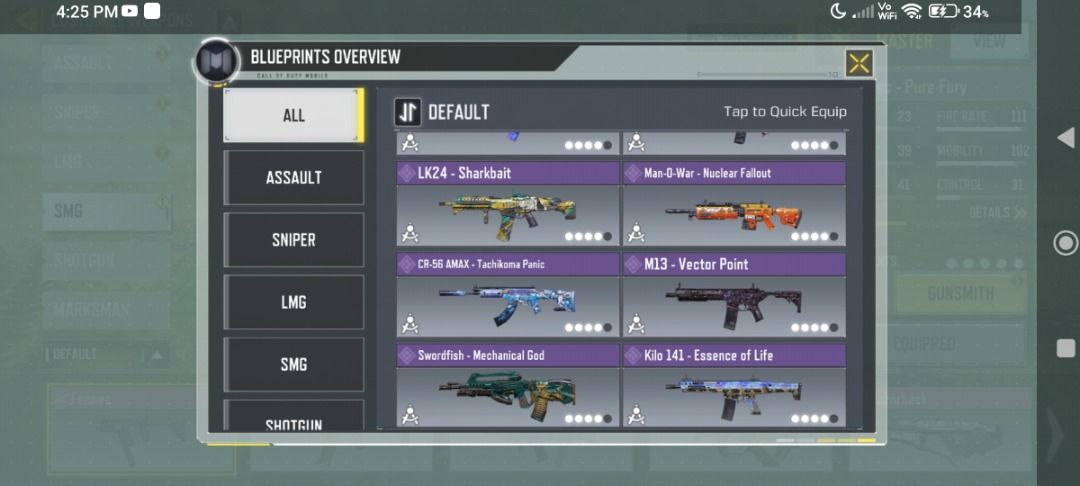Image resolution: width=1080 pixels, height=486 pixels.
Task: Tap the Android home button
Action: coord(1065,242)
